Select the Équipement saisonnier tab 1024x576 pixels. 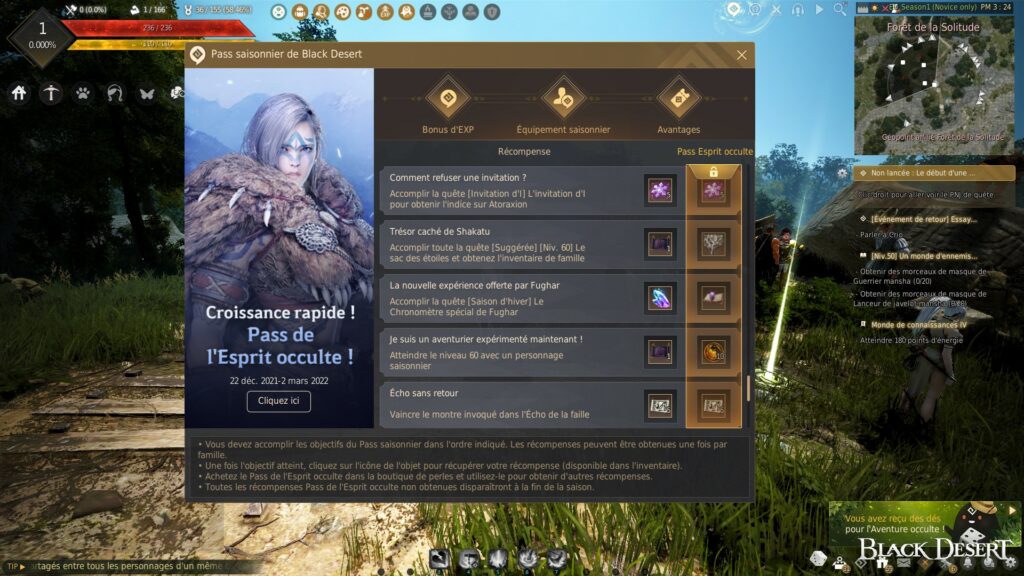tap(563, 98)
